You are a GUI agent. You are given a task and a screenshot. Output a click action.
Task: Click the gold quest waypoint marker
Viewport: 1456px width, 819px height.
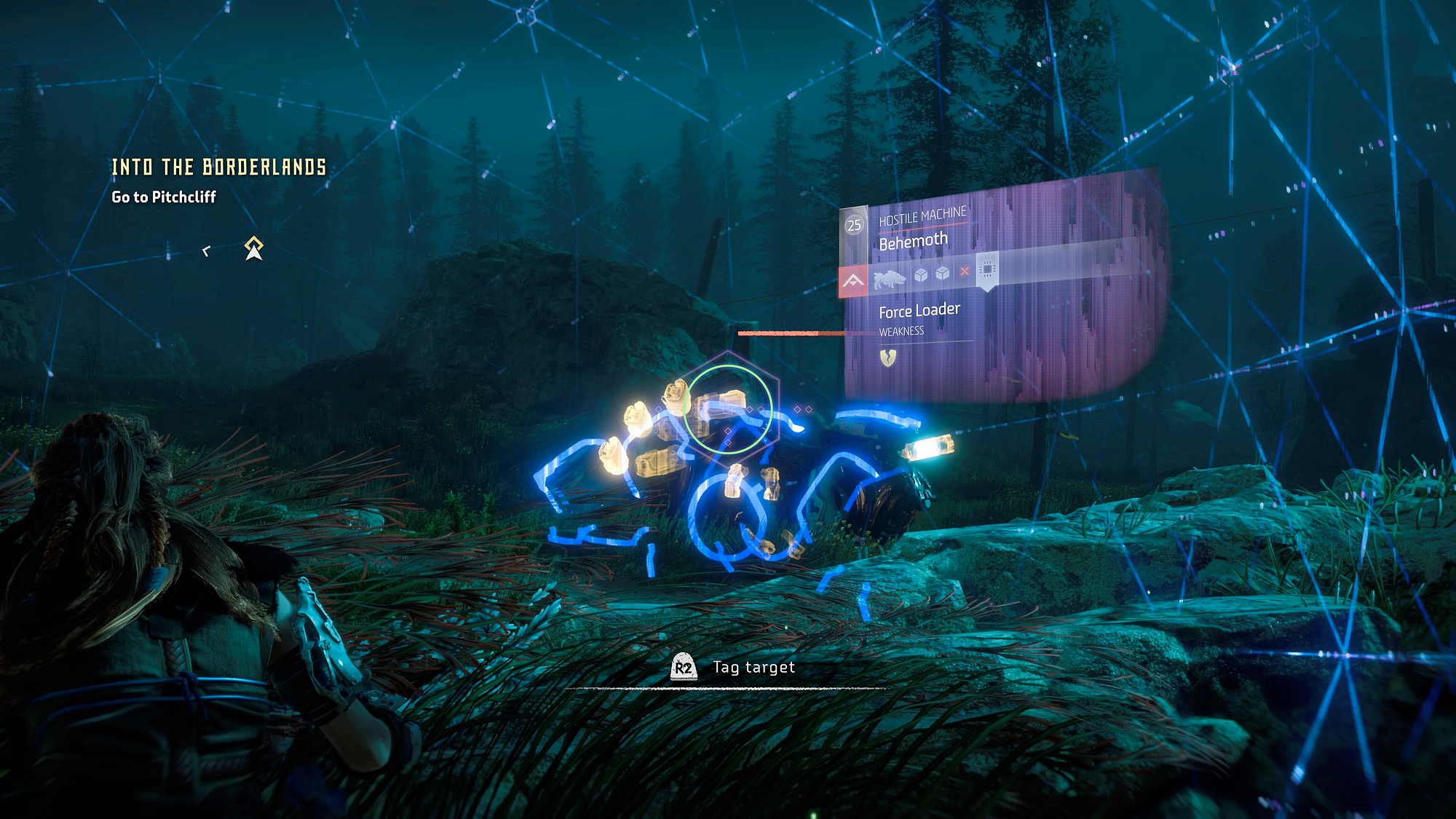pos(253,248)
